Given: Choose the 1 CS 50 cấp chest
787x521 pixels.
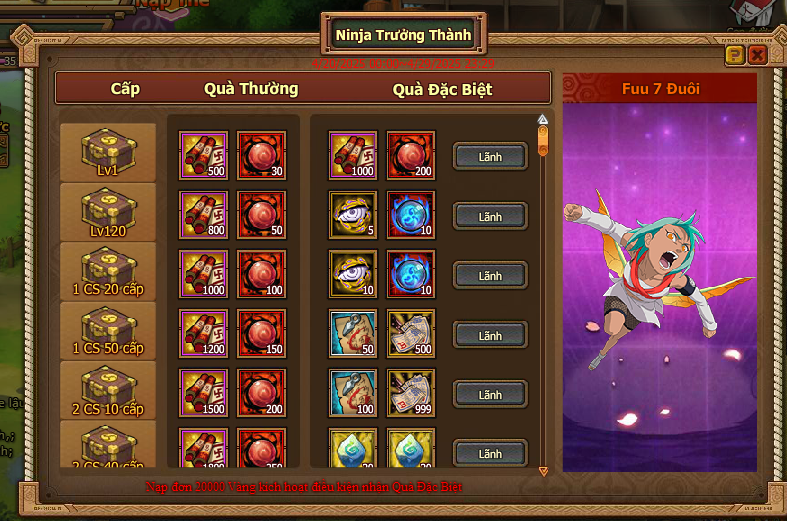Looking at the screenshot, I should [x=108, y=332].
